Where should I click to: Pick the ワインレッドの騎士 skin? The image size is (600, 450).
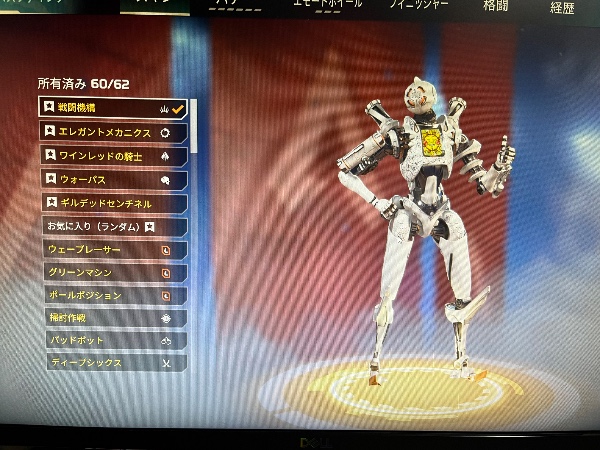(112, 155)
